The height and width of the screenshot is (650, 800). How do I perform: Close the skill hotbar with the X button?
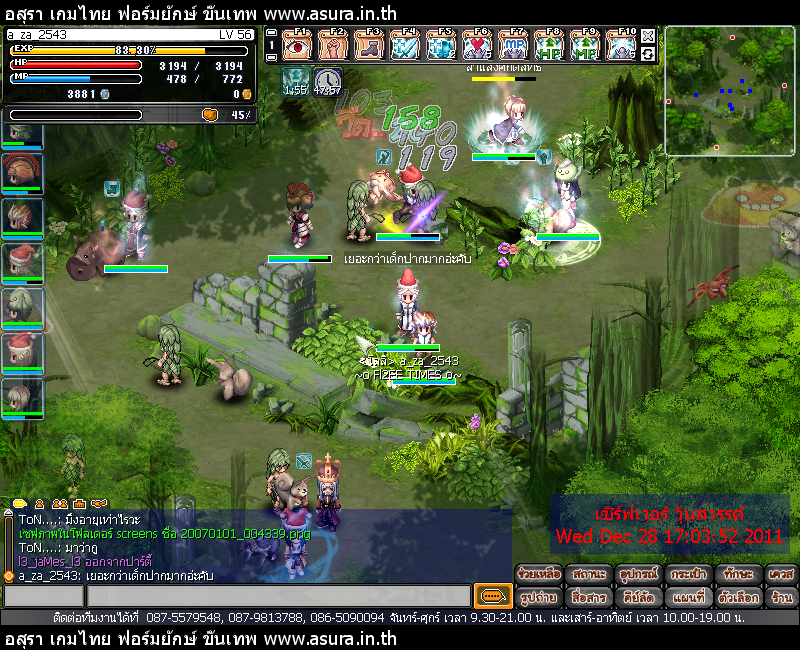[x=648, y=35]
